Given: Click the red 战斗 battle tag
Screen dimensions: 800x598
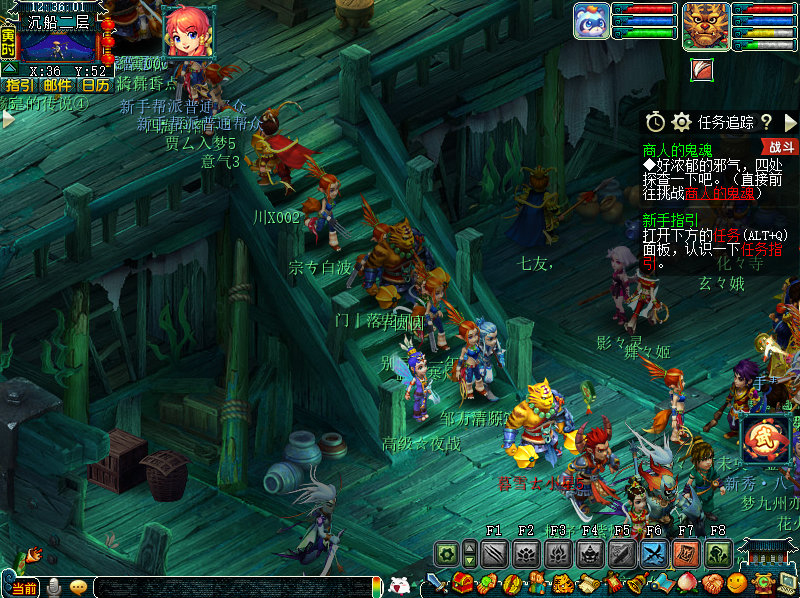Looking at the screenshot, I should 783,147.
